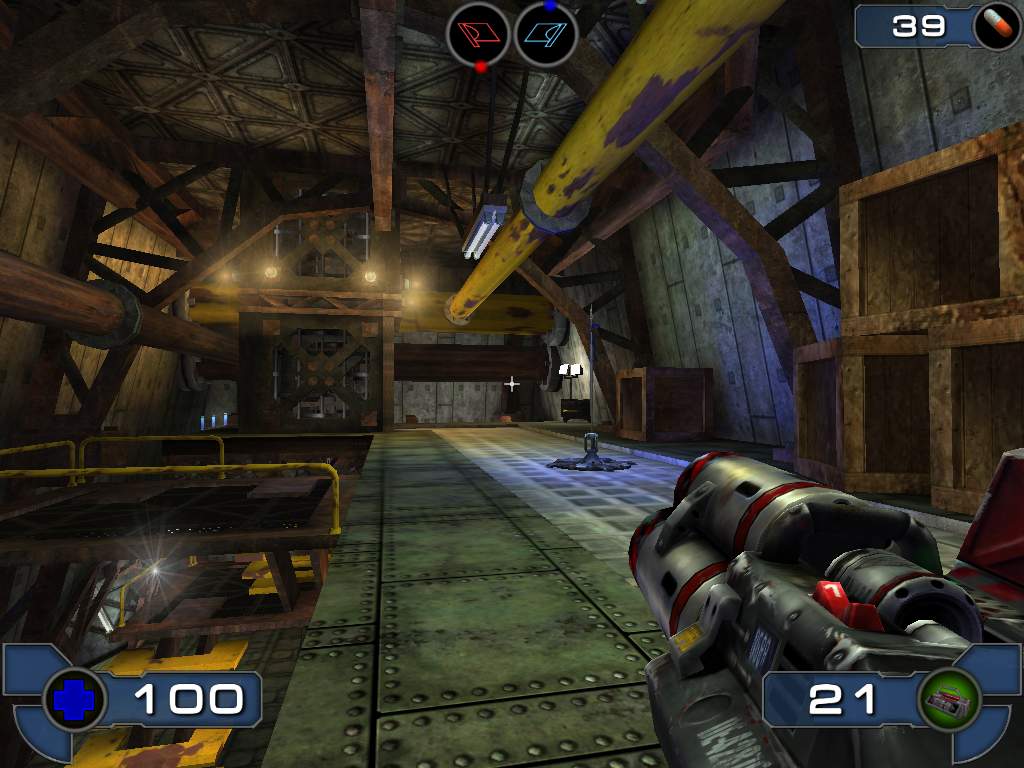Click the green ammo pack icon

948,699
